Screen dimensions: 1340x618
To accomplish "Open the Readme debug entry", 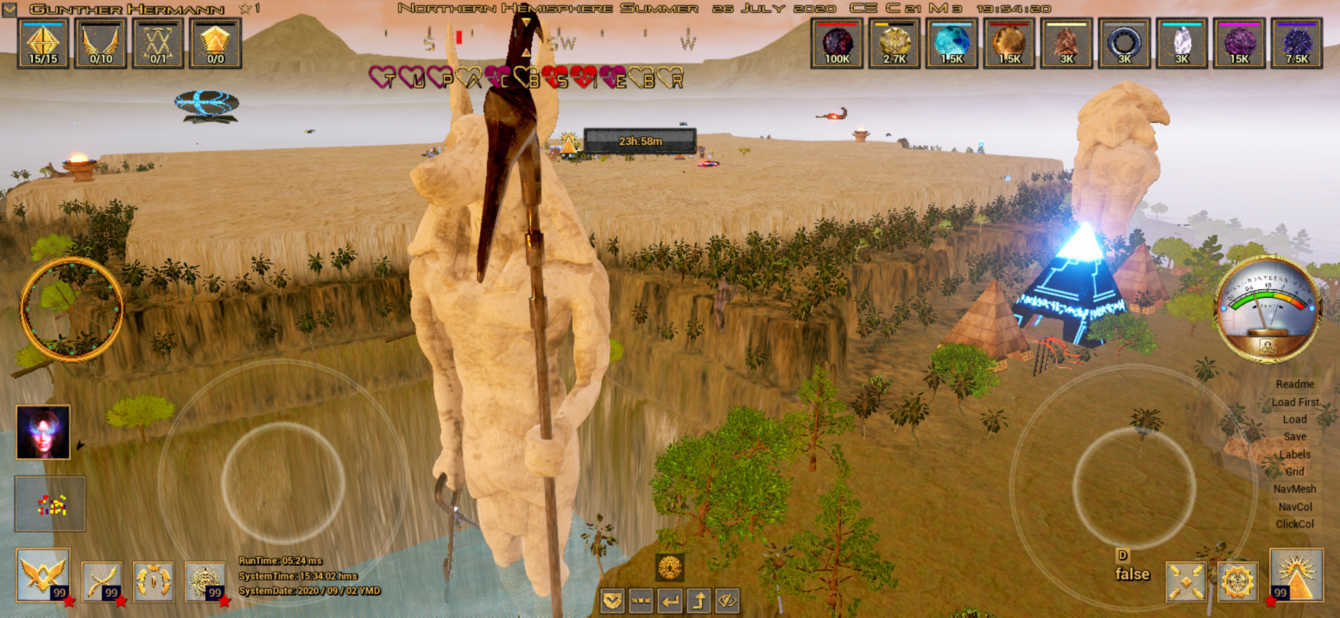I will coord(1295,384).
